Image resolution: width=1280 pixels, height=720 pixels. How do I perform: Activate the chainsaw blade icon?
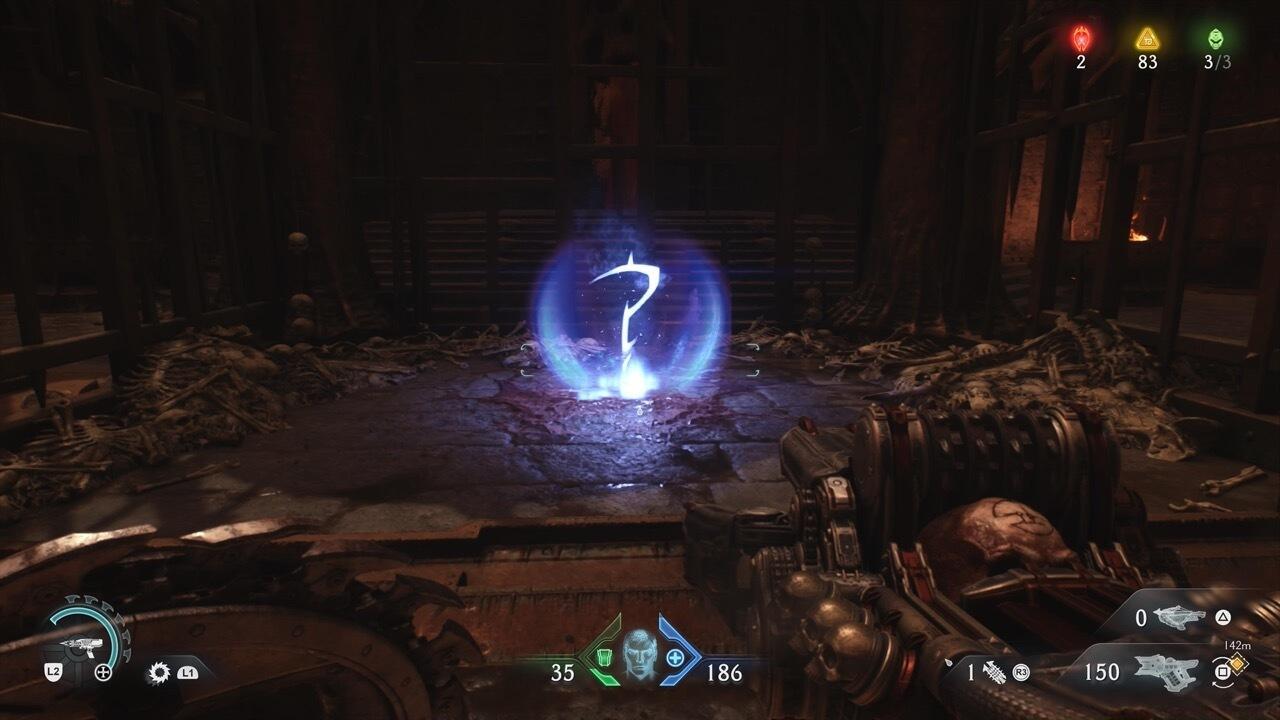coord(158,672)
